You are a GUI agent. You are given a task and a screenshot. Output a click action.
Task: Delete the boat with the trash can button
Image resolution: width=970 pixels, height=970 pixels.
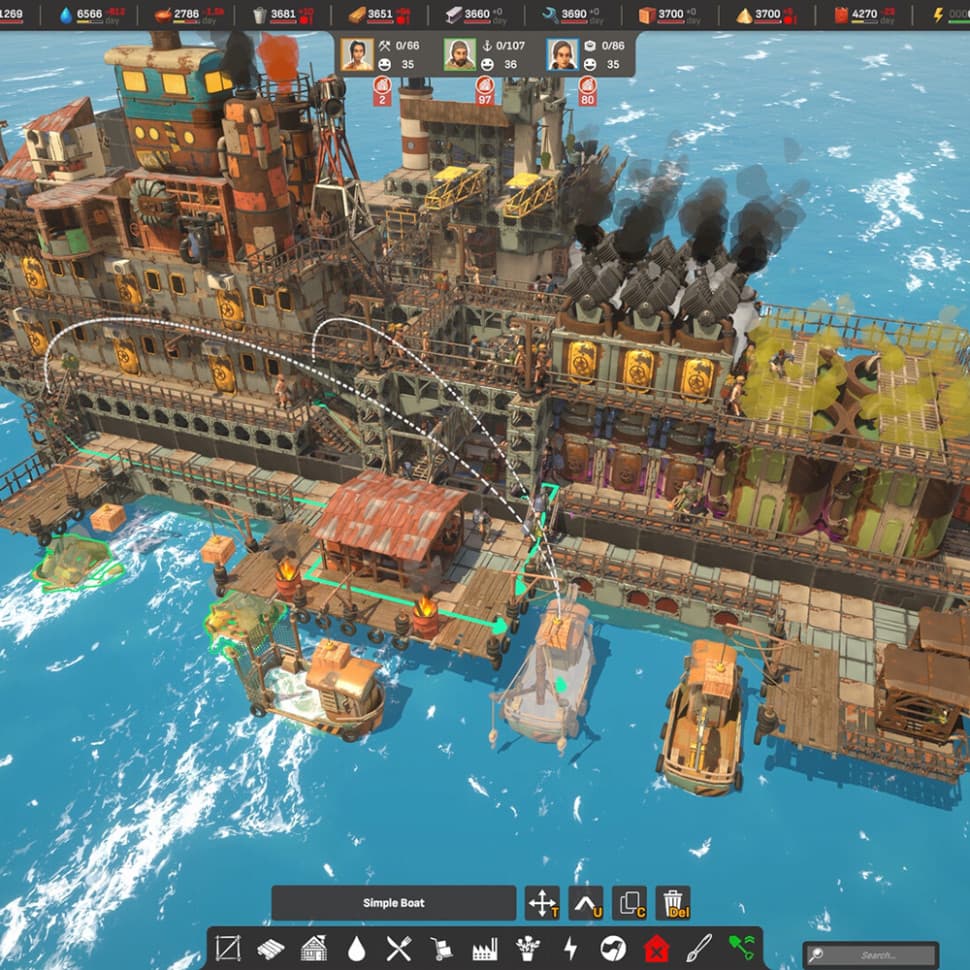[x=674, y=903]
